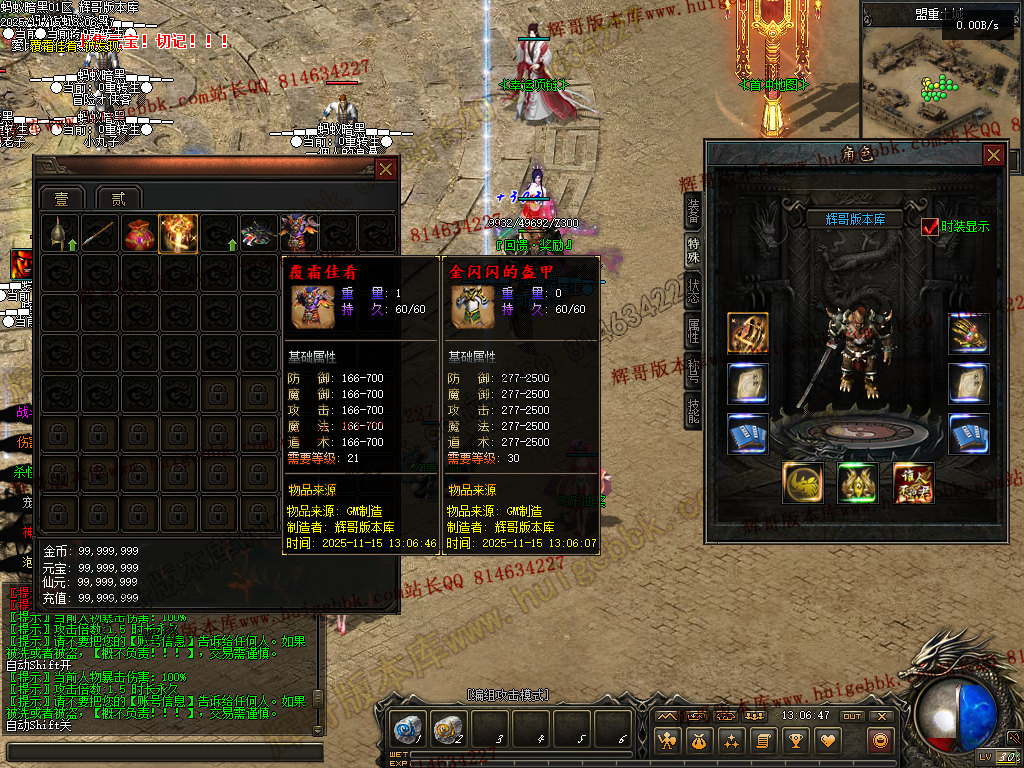Open the 技能 skills tab
The height and width of the screenshot is (768, 1024).
(x=693, y=410)
